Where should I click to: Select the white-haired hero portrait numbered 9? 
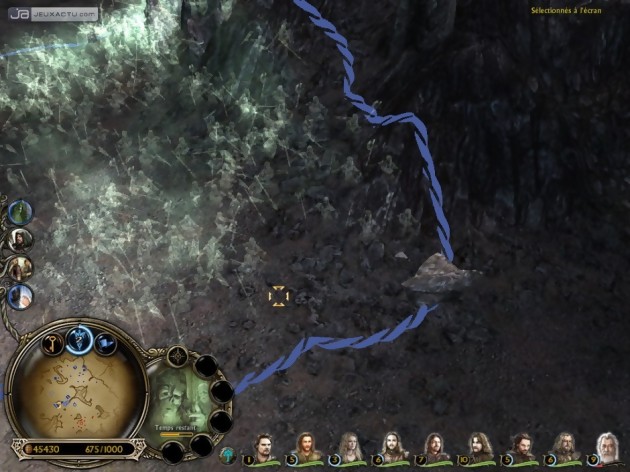click(608, 447)
